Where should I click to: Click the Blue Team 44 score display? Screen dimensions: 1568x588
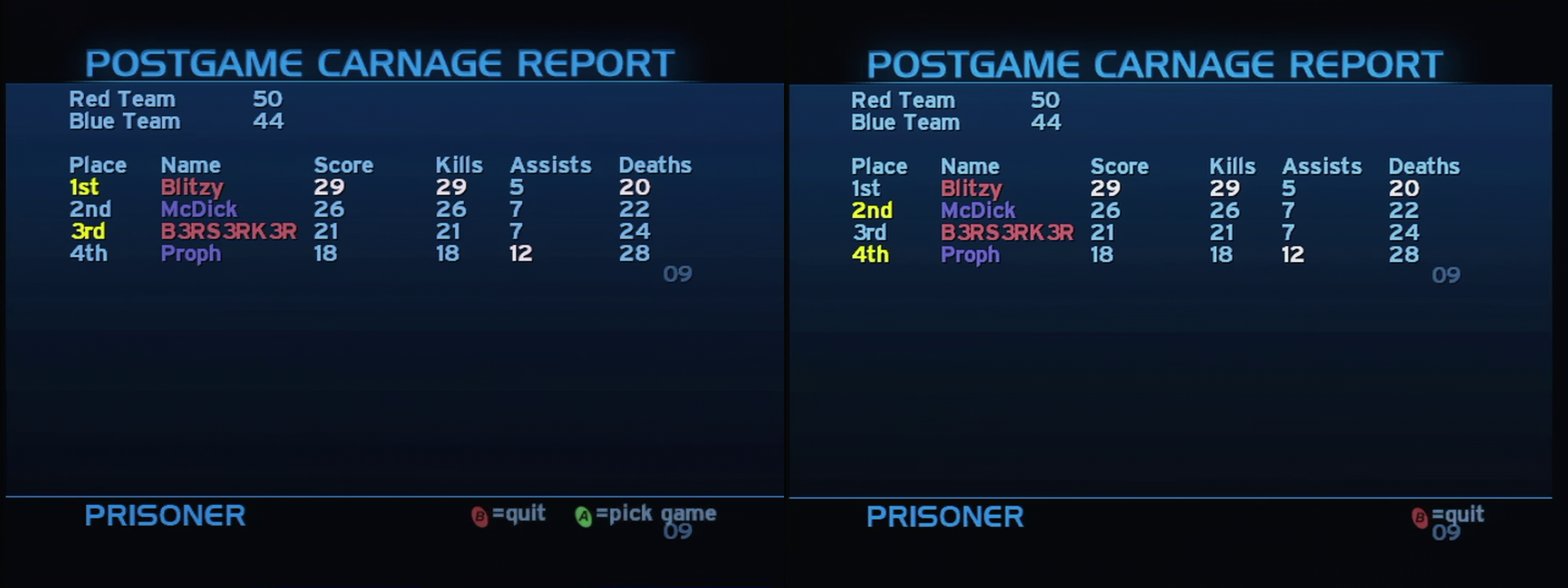269,121
